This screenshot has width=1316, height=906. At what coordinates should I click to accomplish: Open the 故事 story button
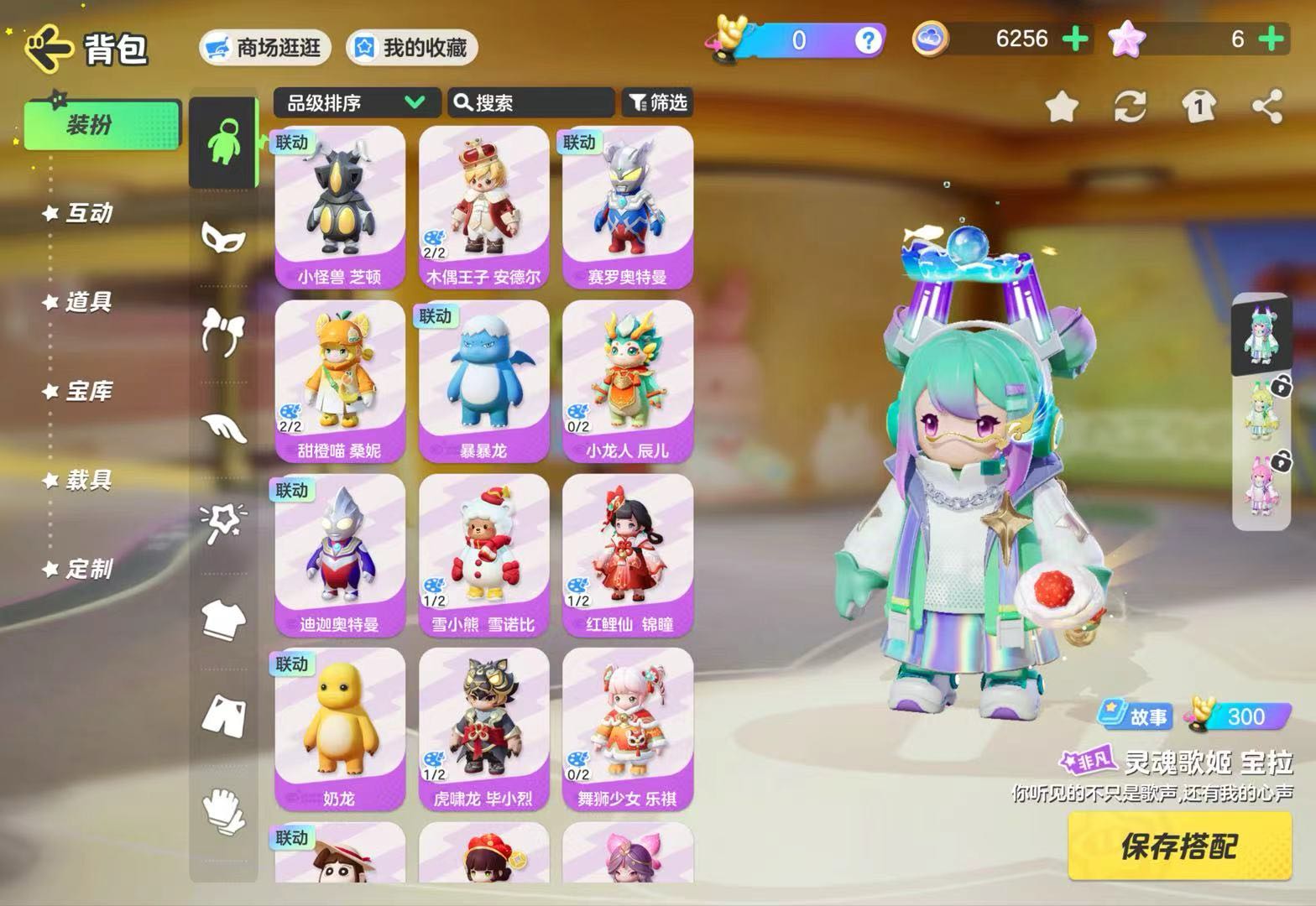pyautogui.click(x=1136, y=716)
